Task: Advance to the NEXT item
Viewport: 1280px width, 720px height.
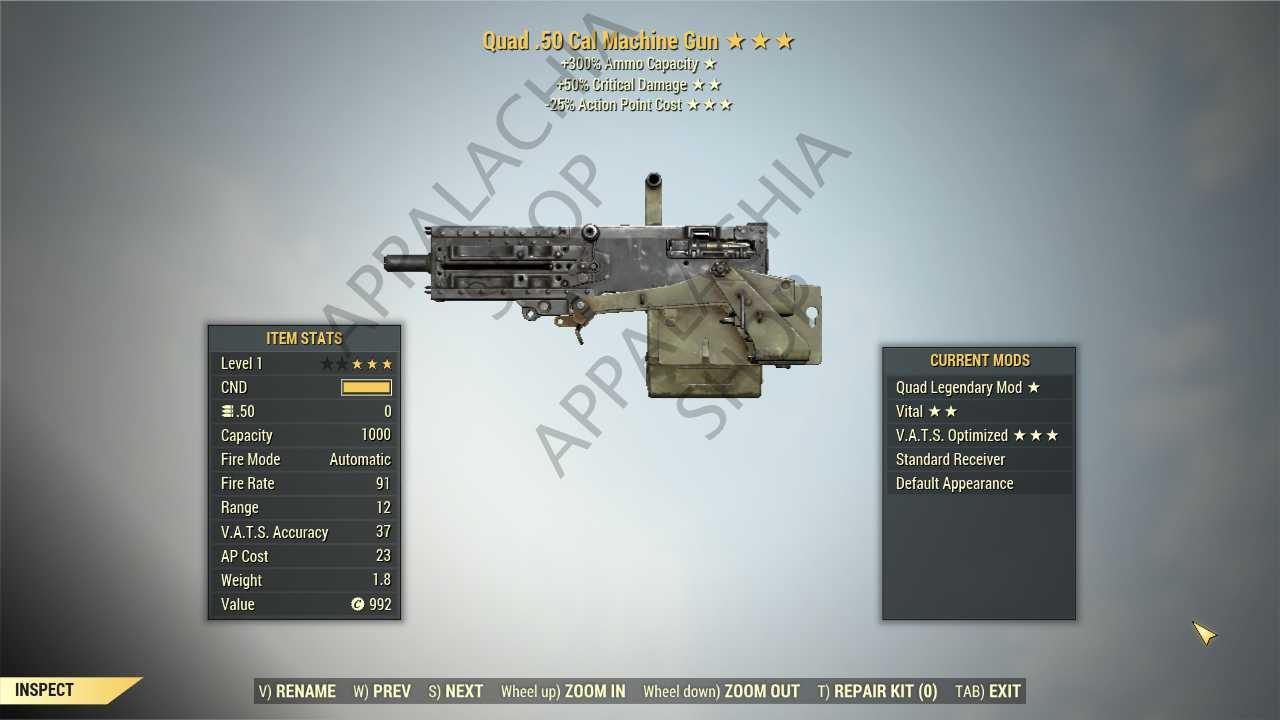Action: click(456, 691)
